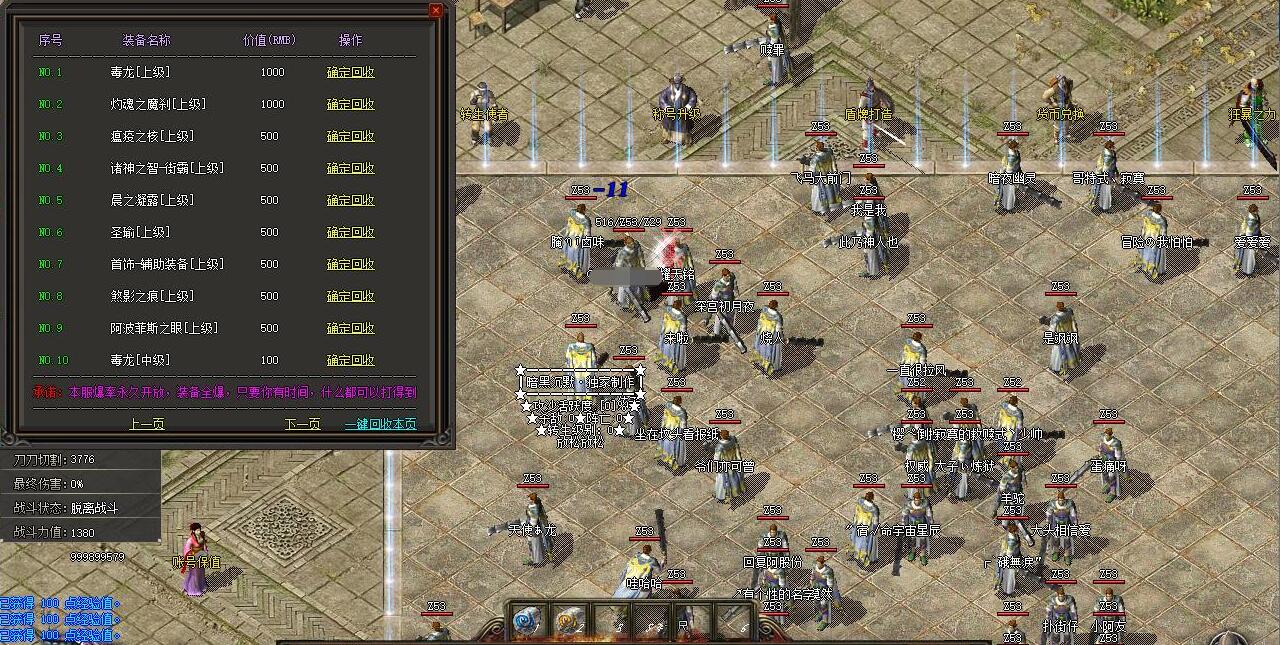Confirm recycle for 灼魂之魔刹[上级]
Screen dimensions: 1280x645
tap(351, 104)
